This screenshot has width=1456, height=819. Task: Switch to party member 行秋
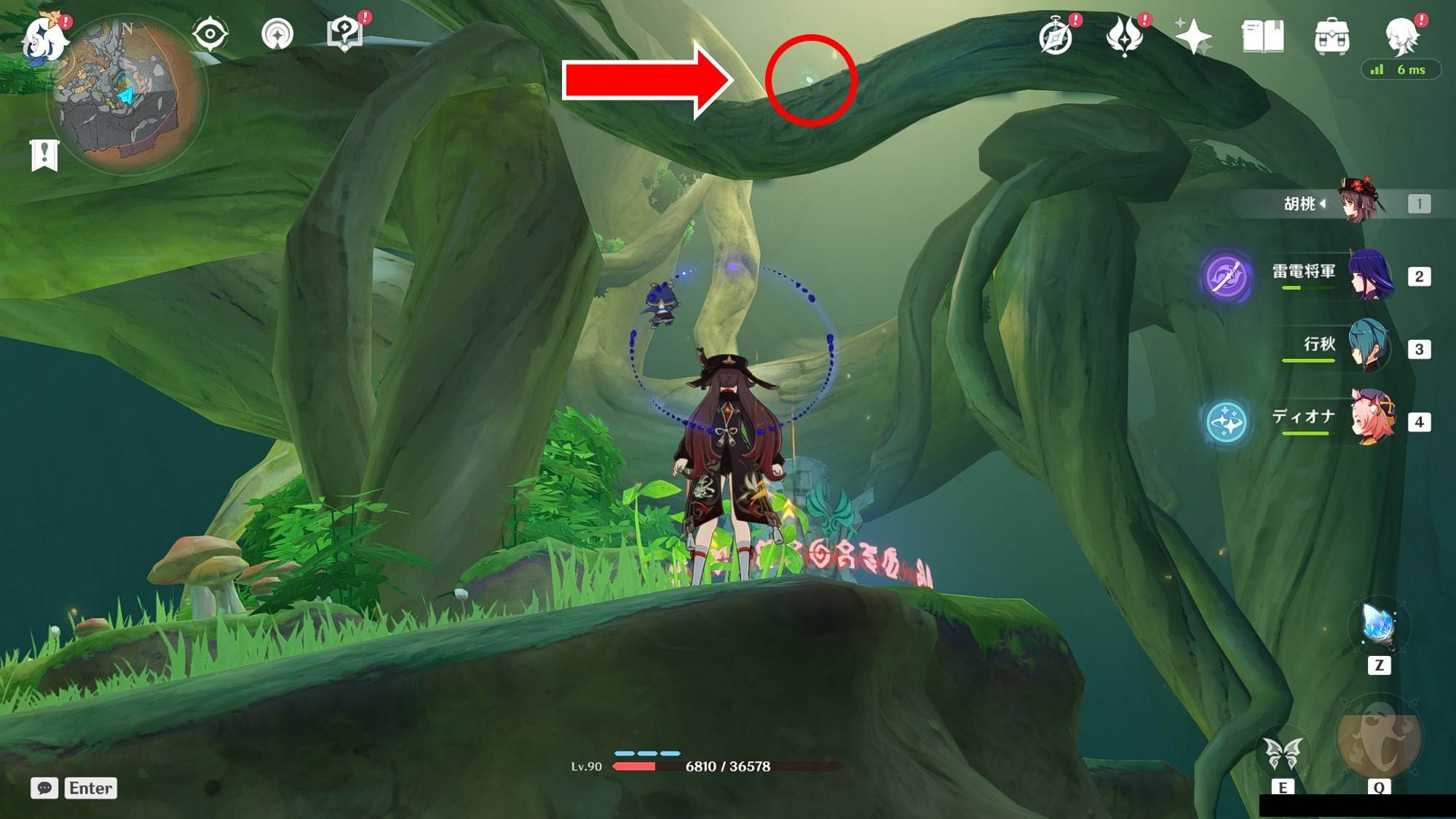tap(1369, 348)
